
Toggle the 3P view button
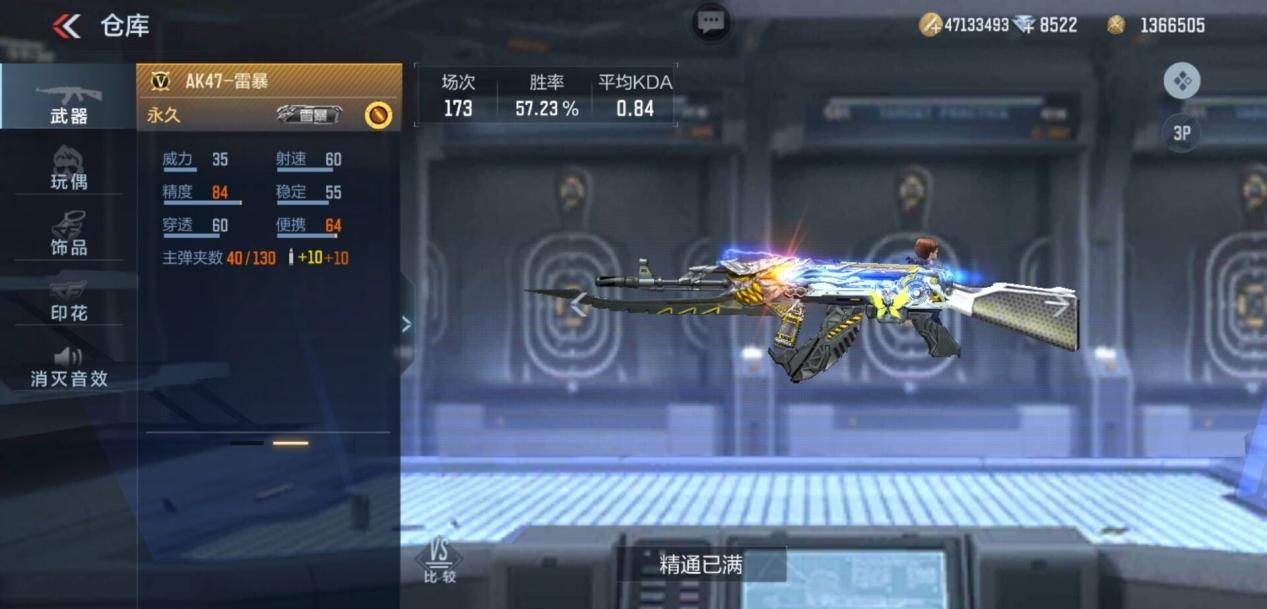tap(1181, 132)
